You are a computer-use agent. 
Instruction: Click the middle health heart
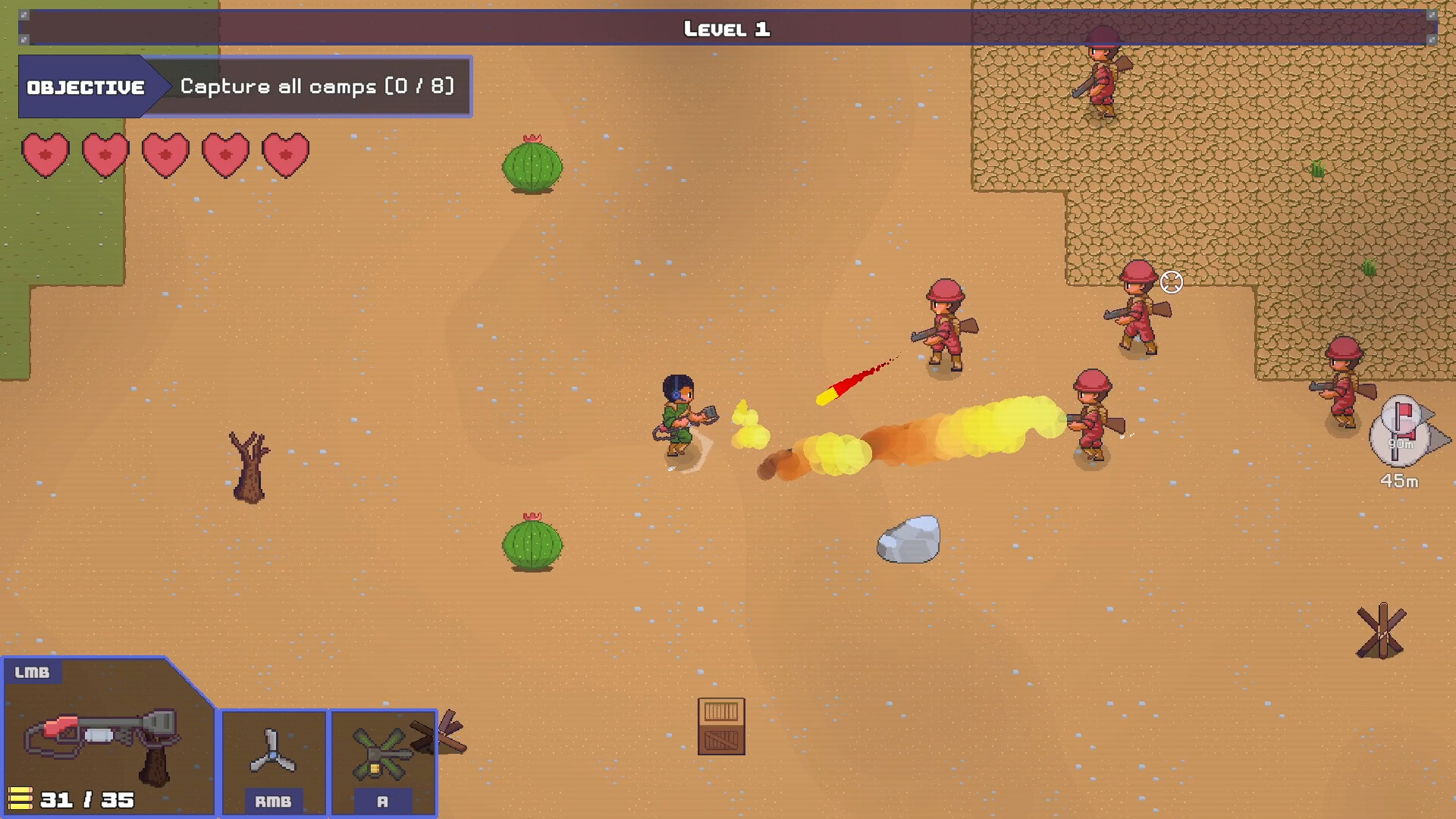165,154
